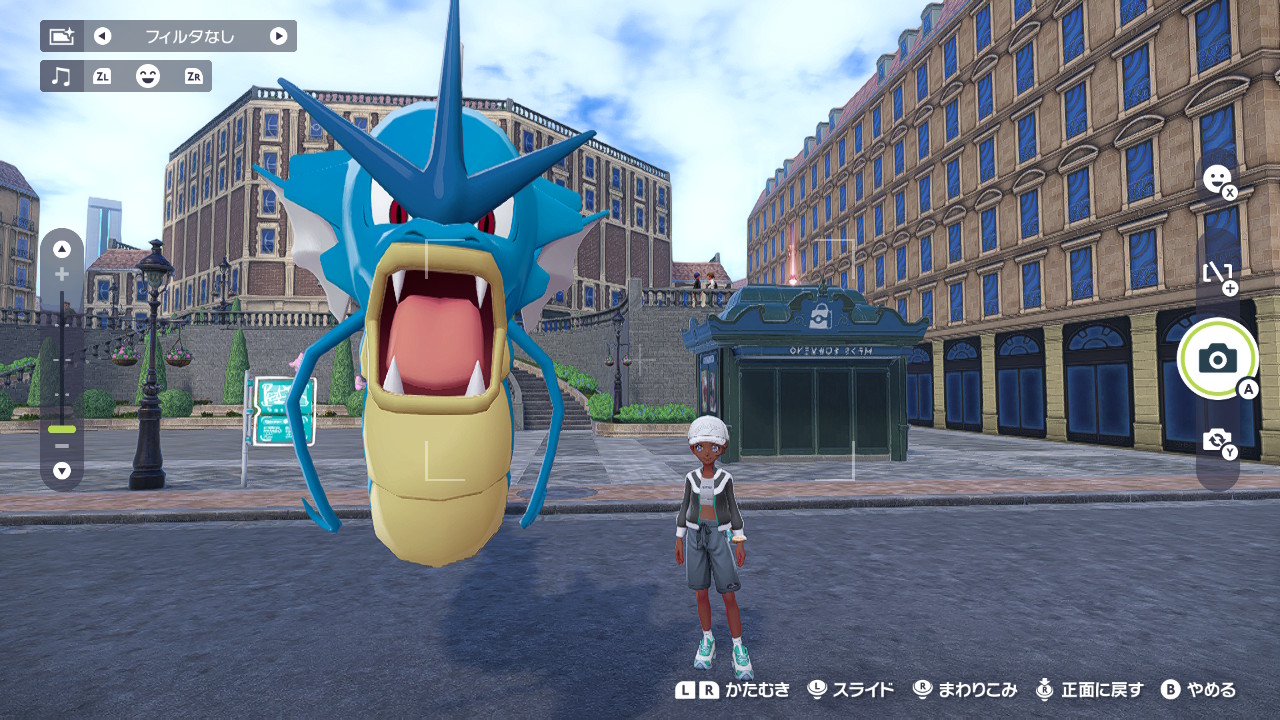Take a photo with the camera shutter button

coord(1217,358)
